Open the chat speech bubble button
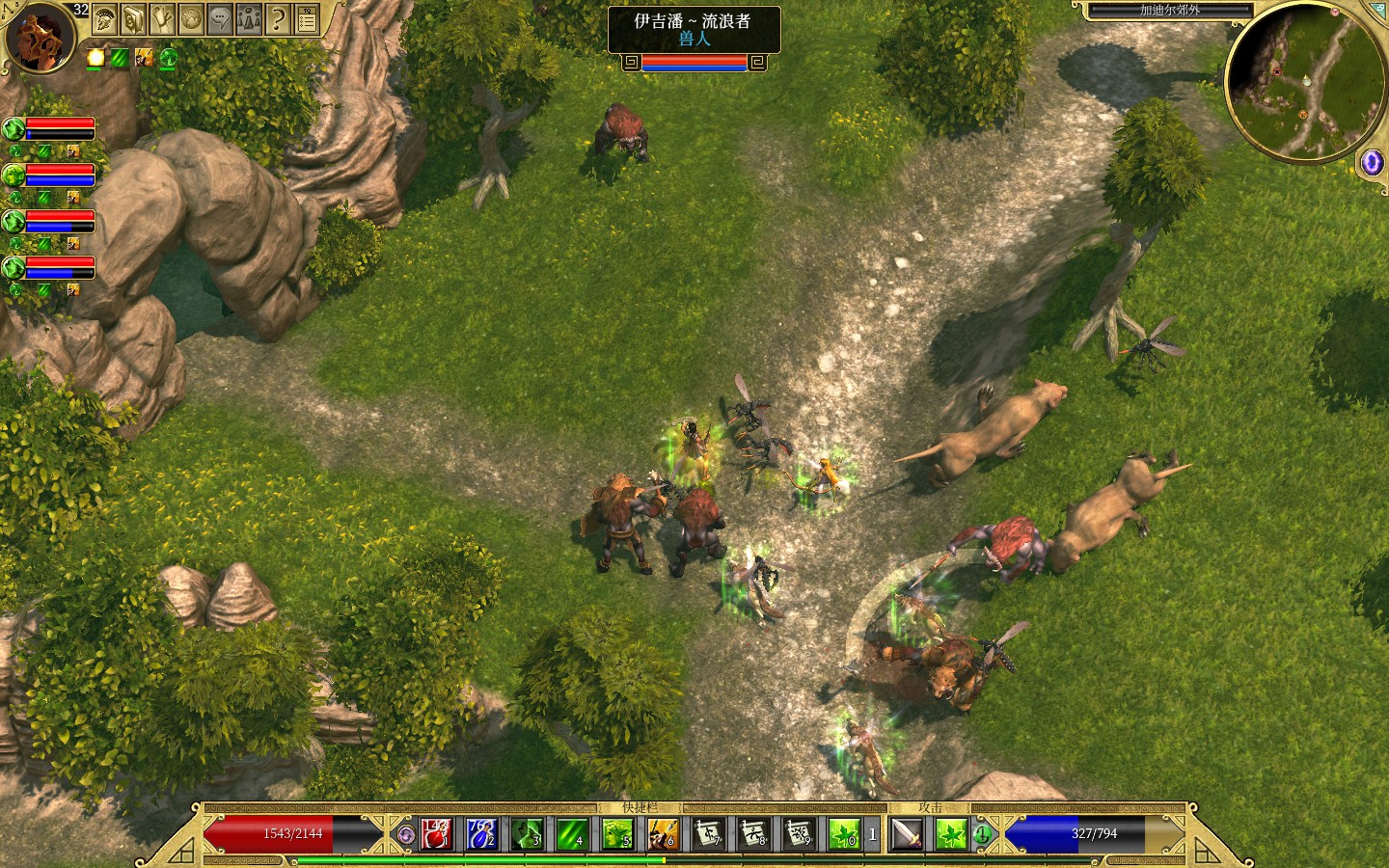This screenshot has width=1389, height=868. (x=220, y=18)
